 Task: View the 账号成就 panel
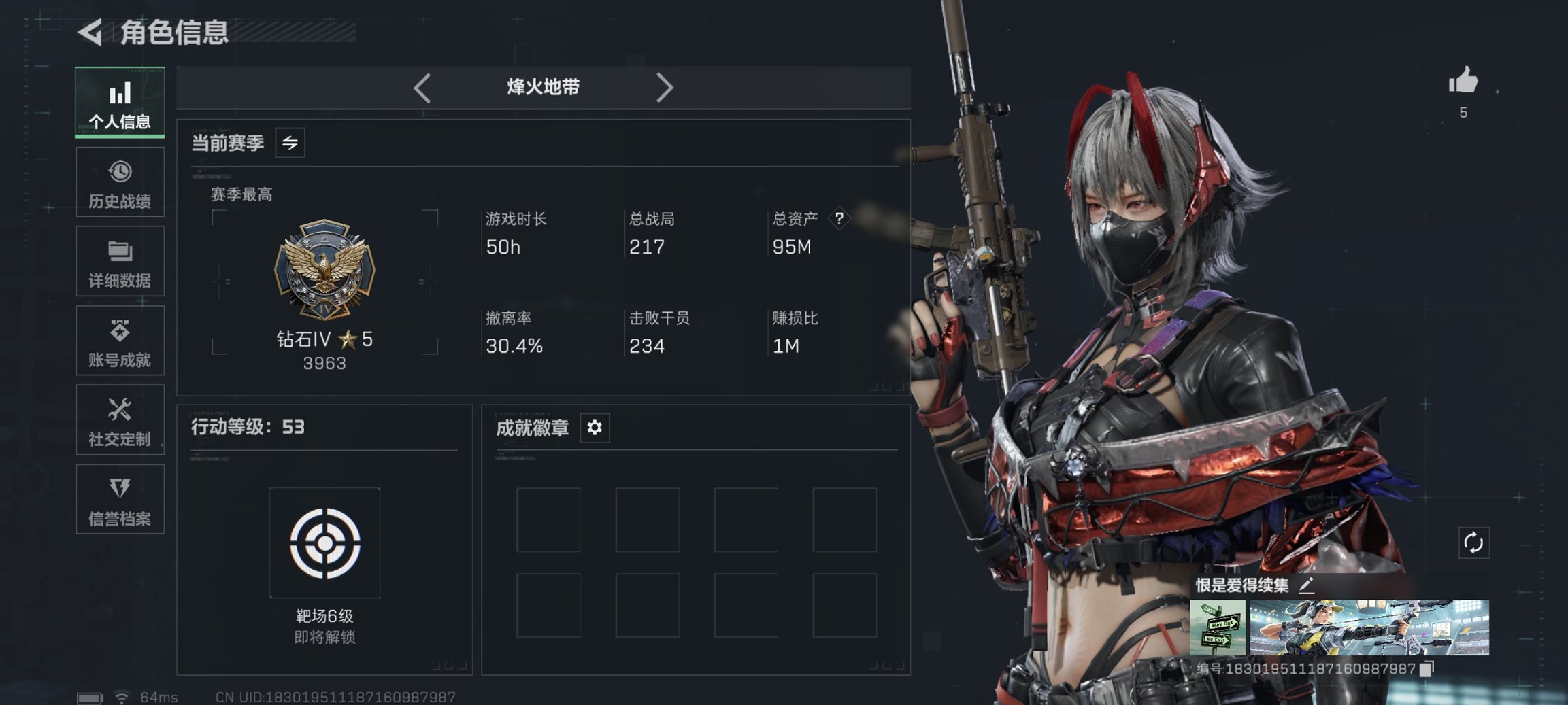pyautogui.click(x=120, y=341)
